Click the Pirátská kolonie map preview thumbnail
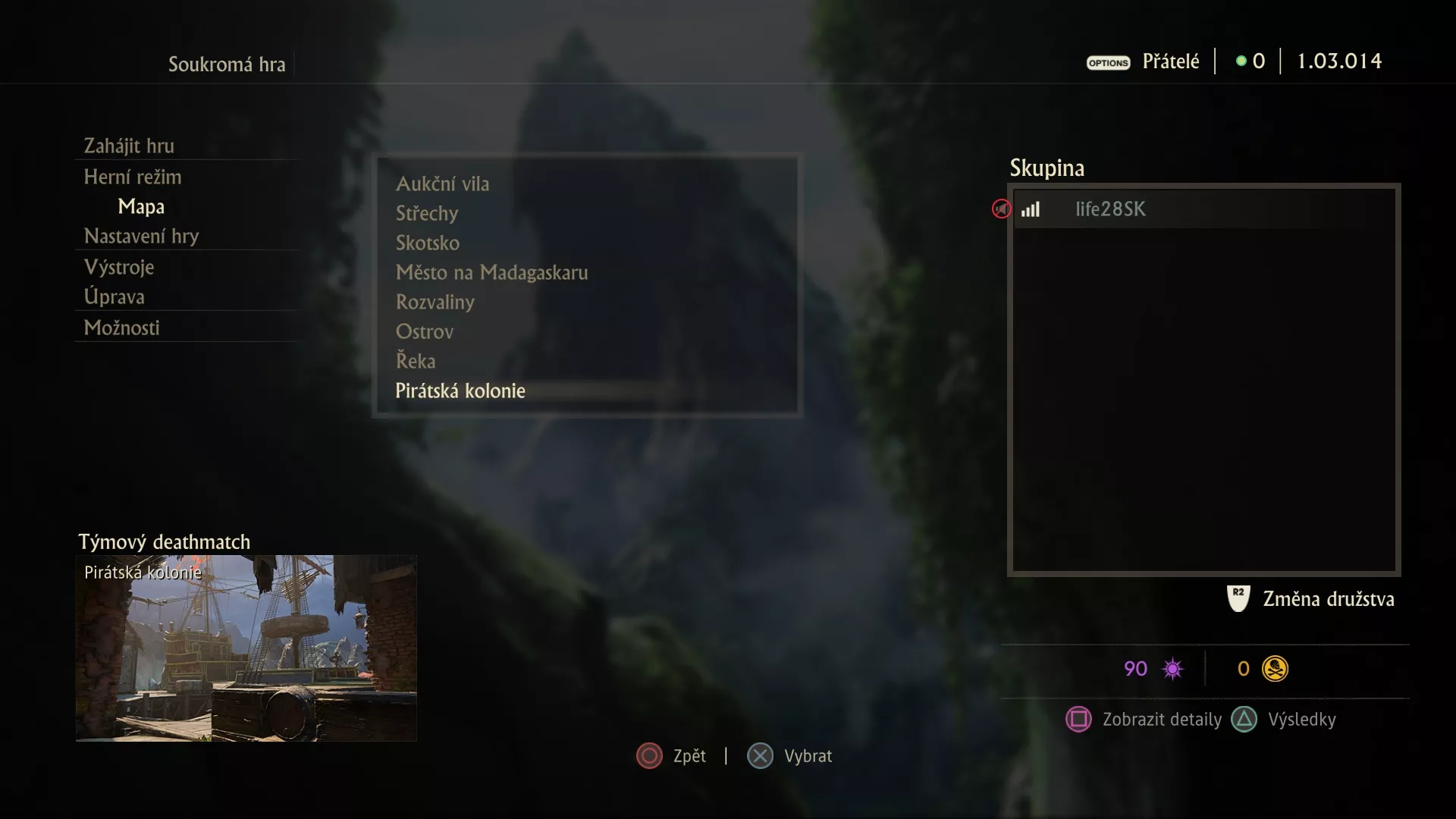The height and width of the screenshot is (819, 1456). 246,650
